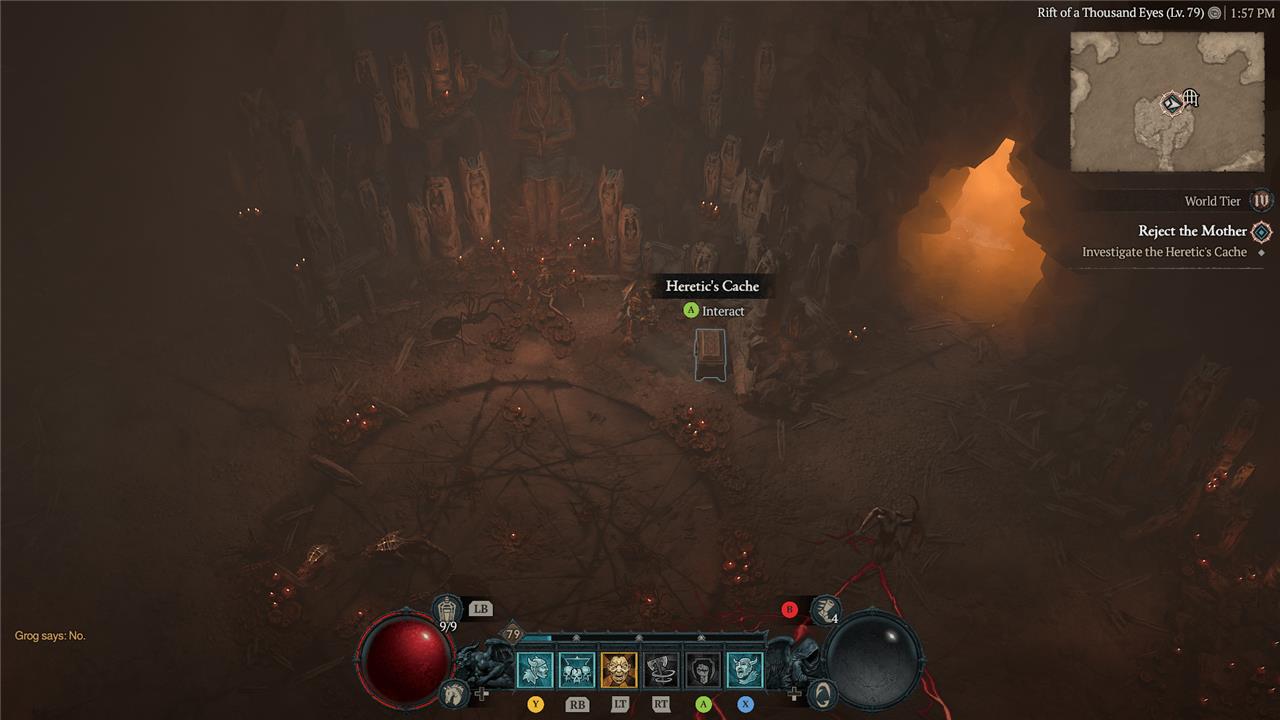1280x720 pixels.
Task: Click the level 79 badge
Action: (x=513, y=634)
